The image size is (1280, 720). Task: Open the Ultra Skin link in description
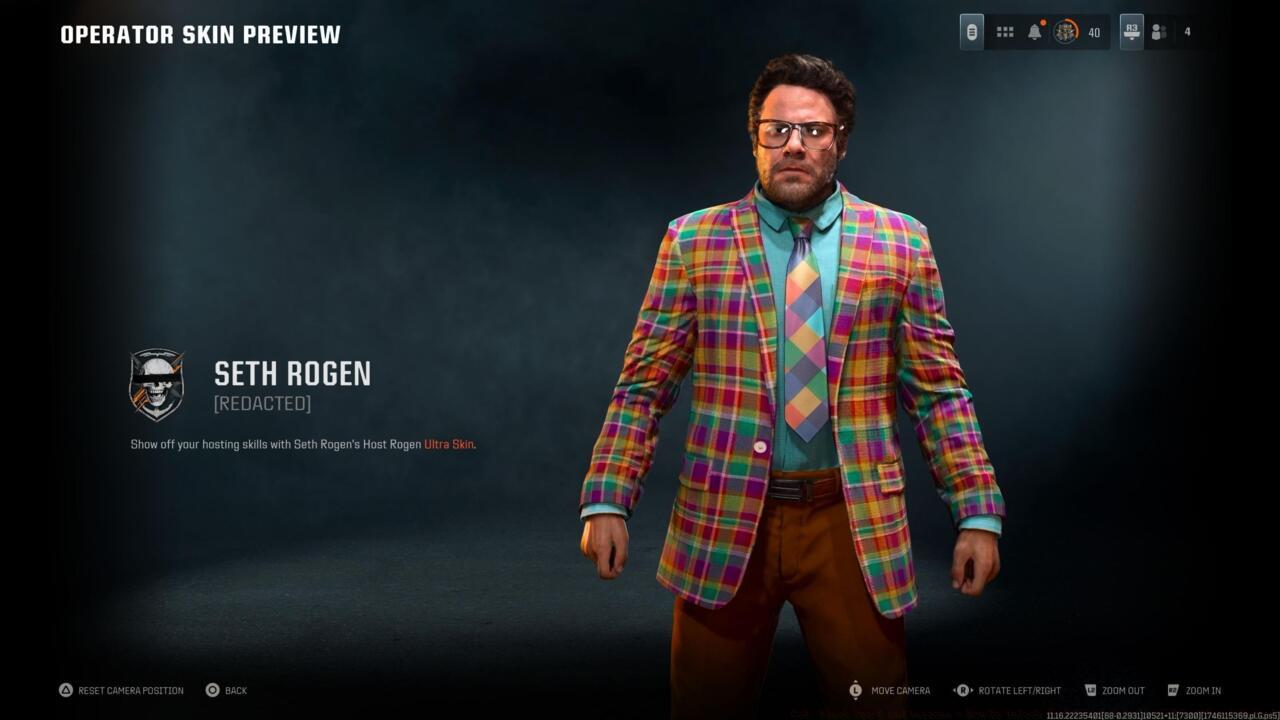pyautogui.click(x=447, y=444)
